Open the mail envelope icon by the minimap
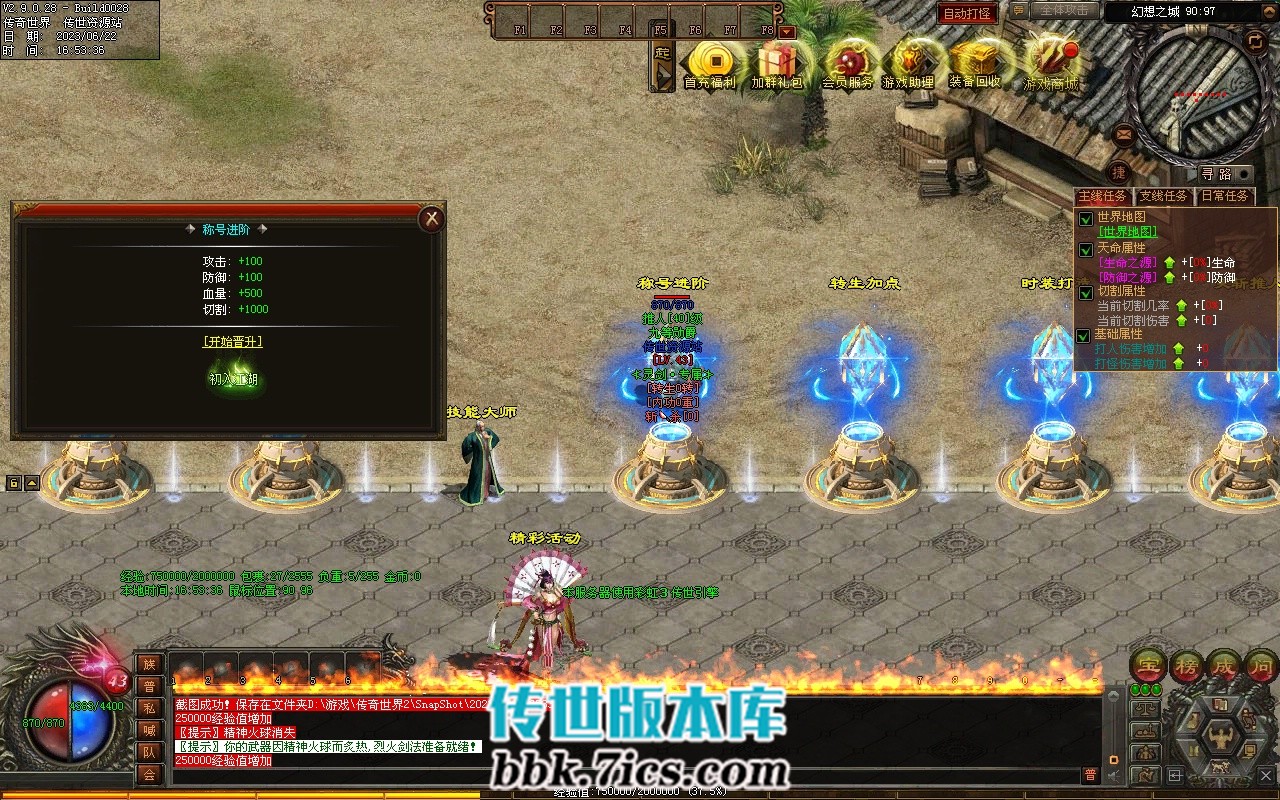 pyautogui.click(x=1124, y=133)
